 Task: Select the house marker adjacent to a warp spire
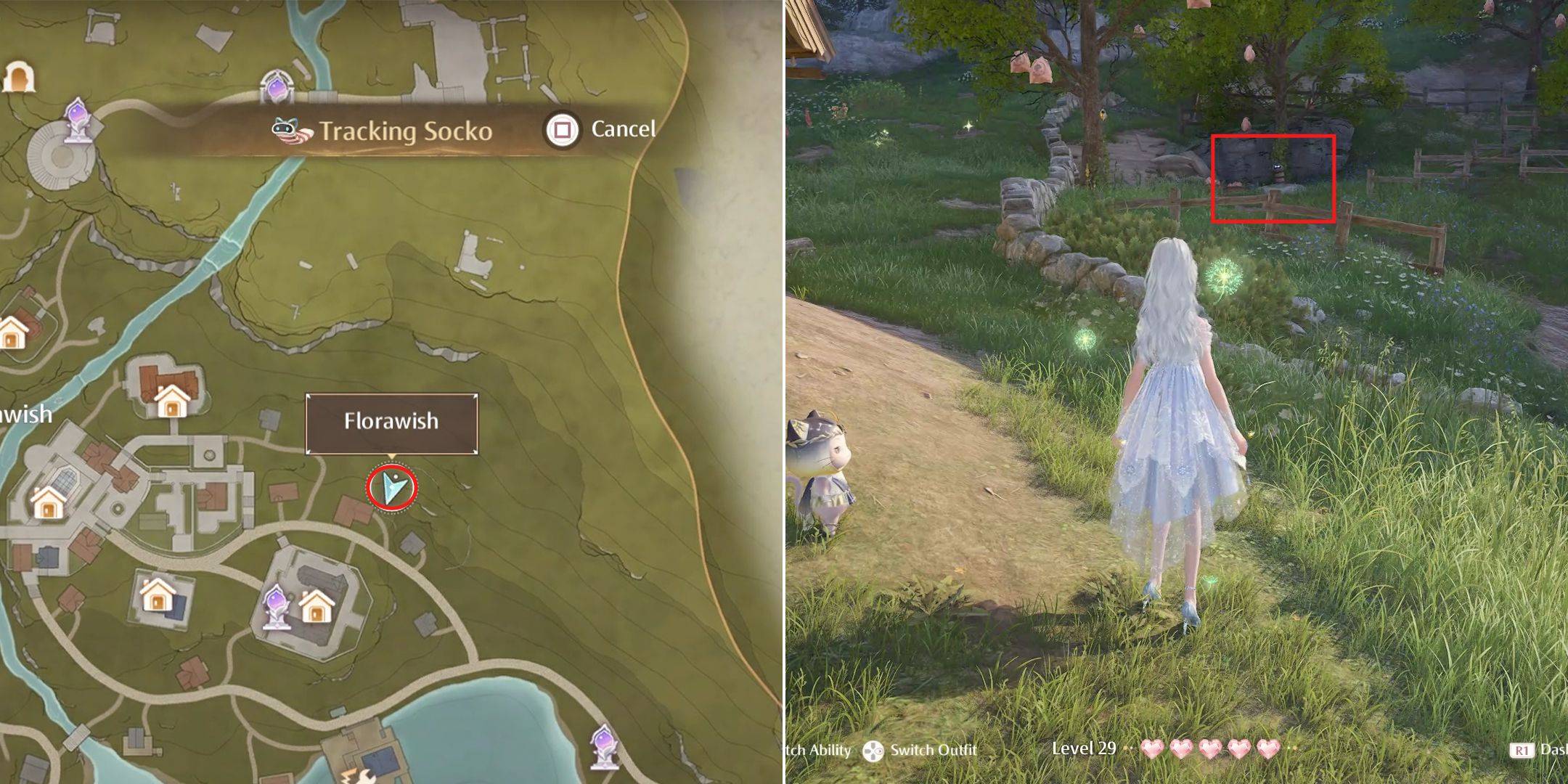coord(317,607)
